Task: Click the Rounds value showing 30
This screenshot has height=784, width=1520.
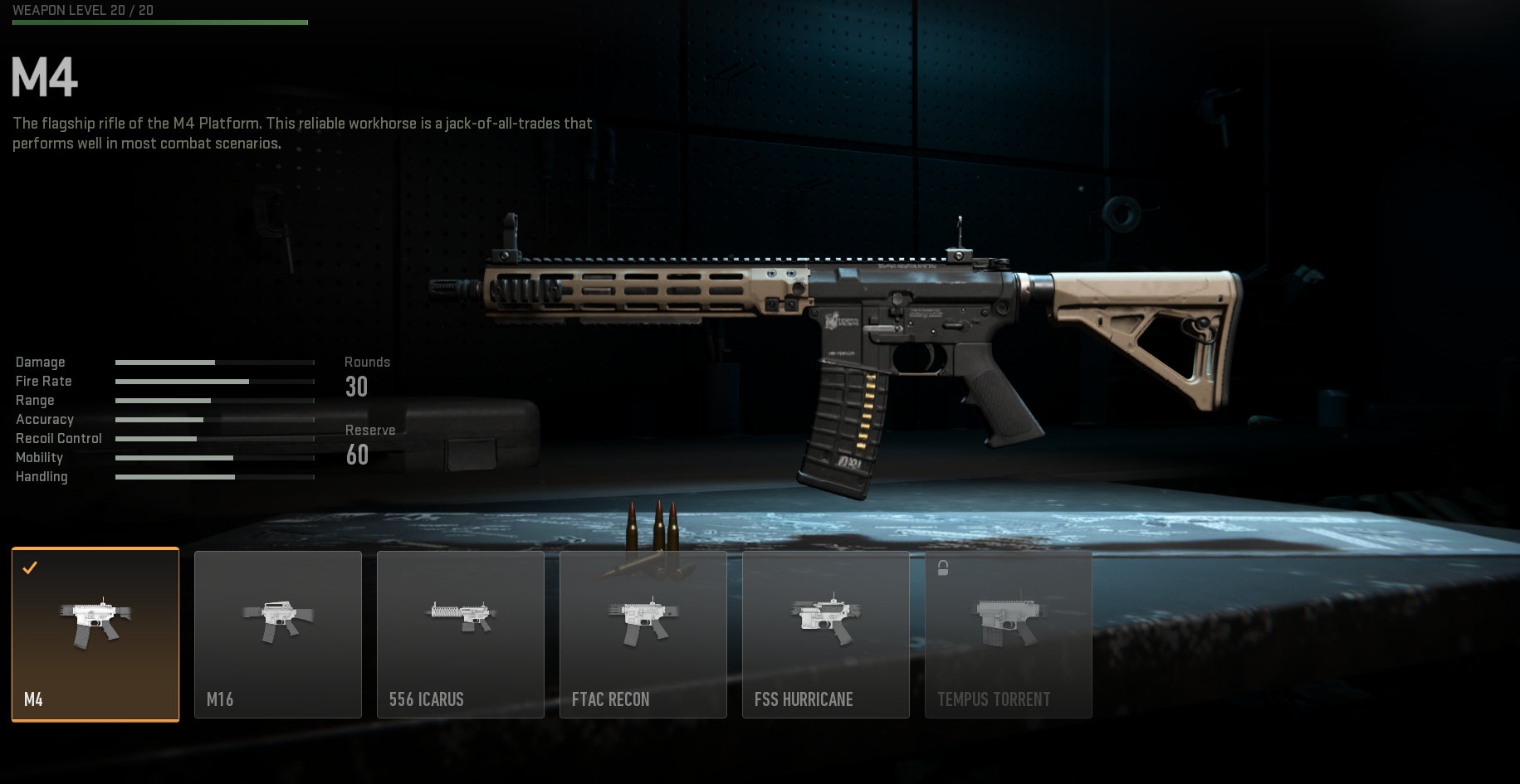Action: [x=357, y=387]
